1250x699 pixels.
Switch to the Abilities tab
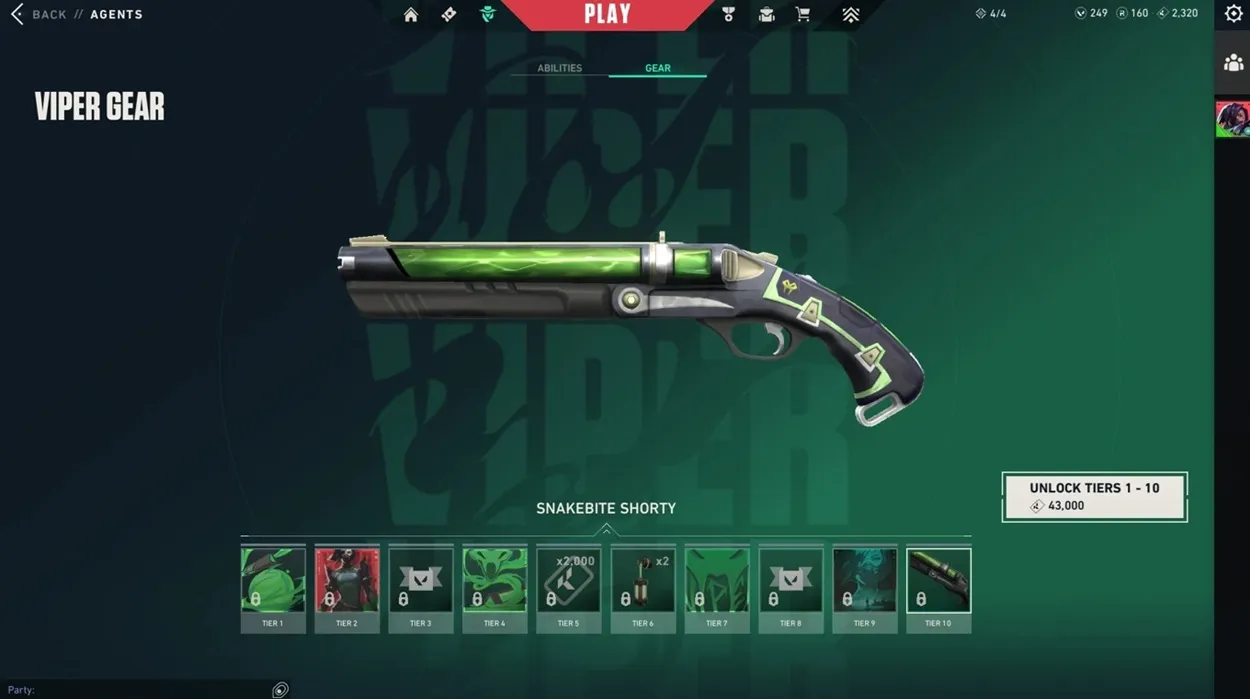(559, 68)
